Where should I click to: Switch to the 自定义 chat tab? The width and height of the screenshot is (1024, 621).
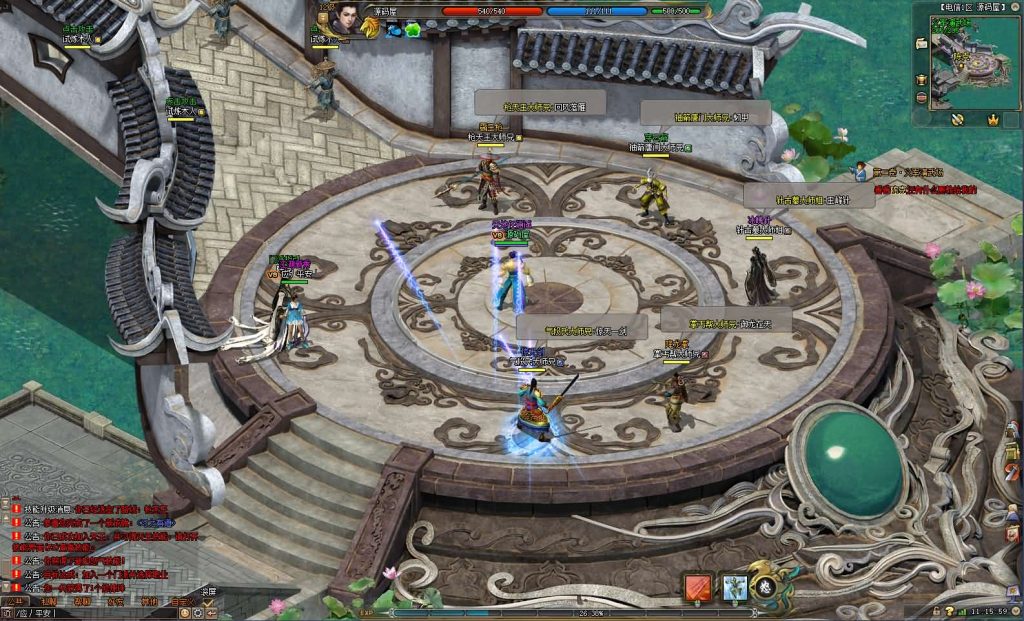point(180,602)
